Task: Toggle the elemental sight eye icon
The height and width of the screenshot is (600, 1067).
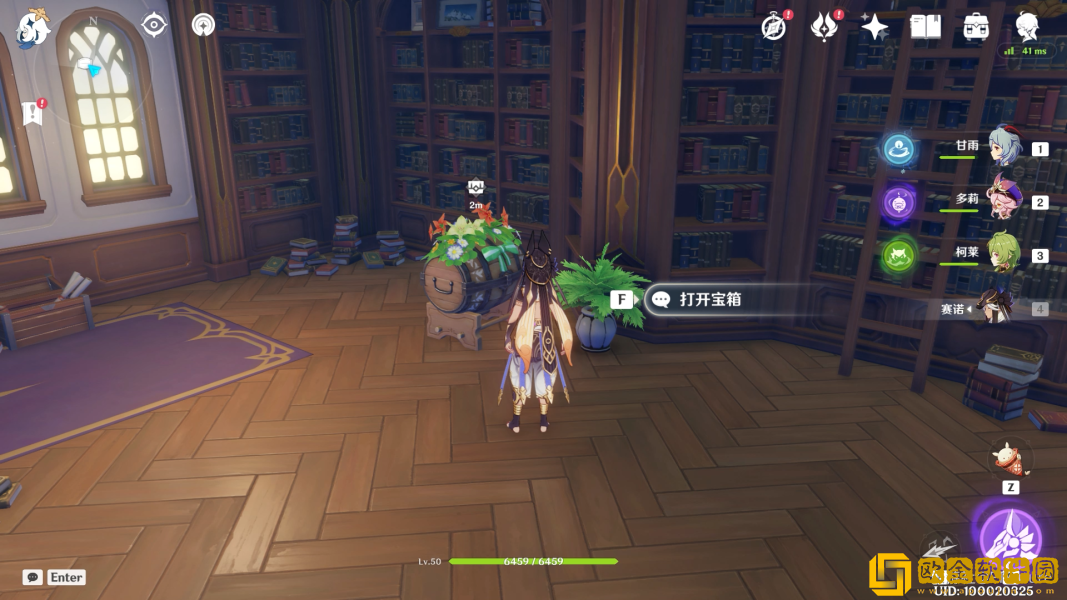Action: [154, 25]
